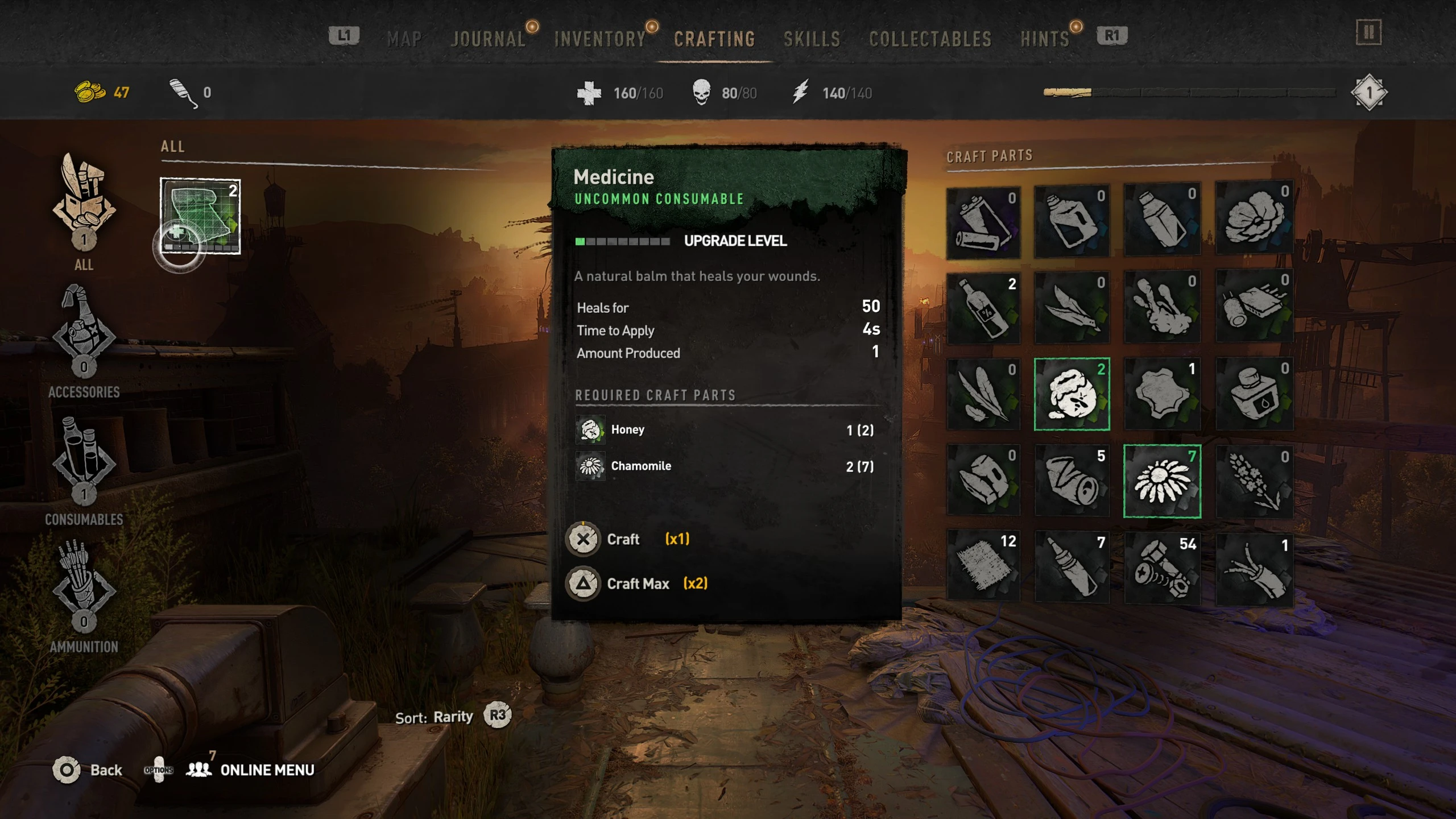1456x819 pixels.
Task: Change the Sort by Rarity option
Action: coord(497,715)
